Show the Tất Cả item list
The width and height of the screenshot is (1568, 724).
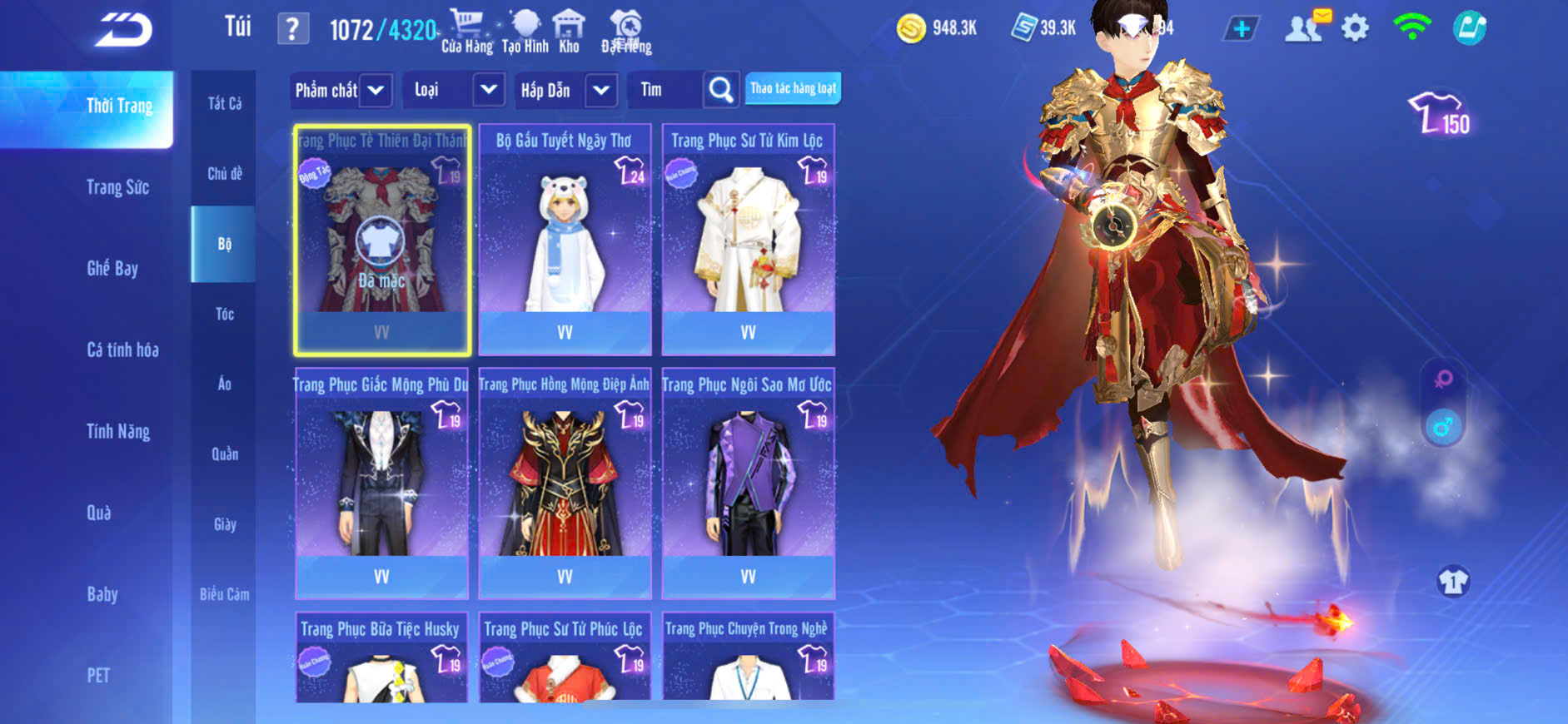pos(225,103)
